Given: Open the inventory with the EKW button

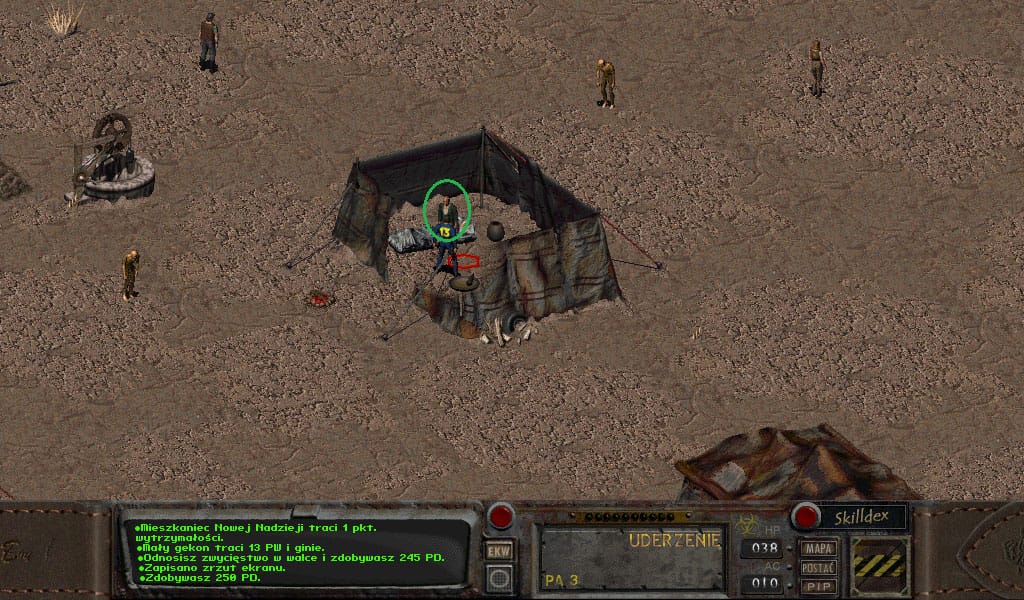Looking at the screenshot, I should (x=499, y=551).
